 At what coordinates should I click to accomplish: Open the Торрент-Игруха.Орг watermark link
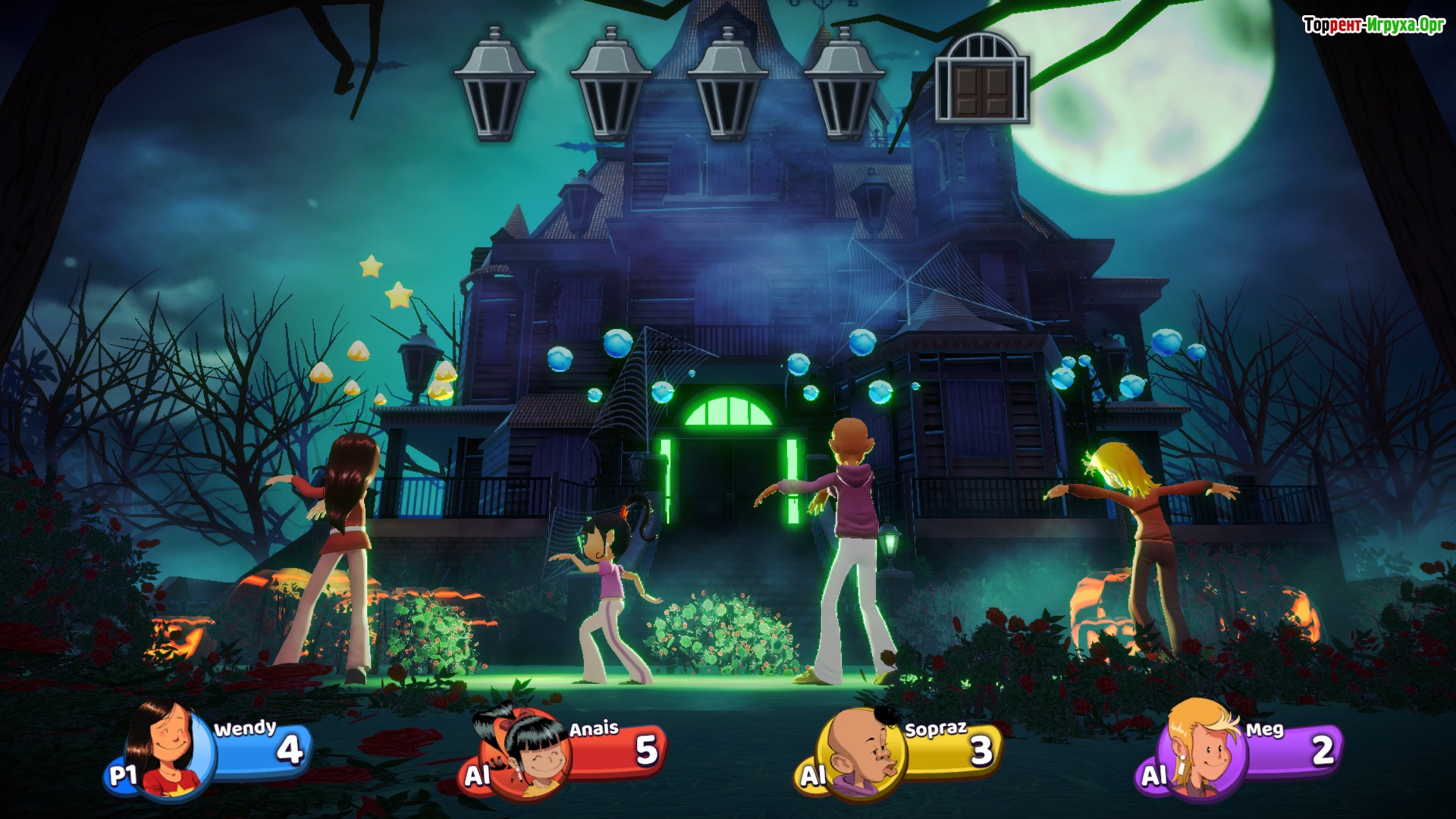[x=1373, y=25]
